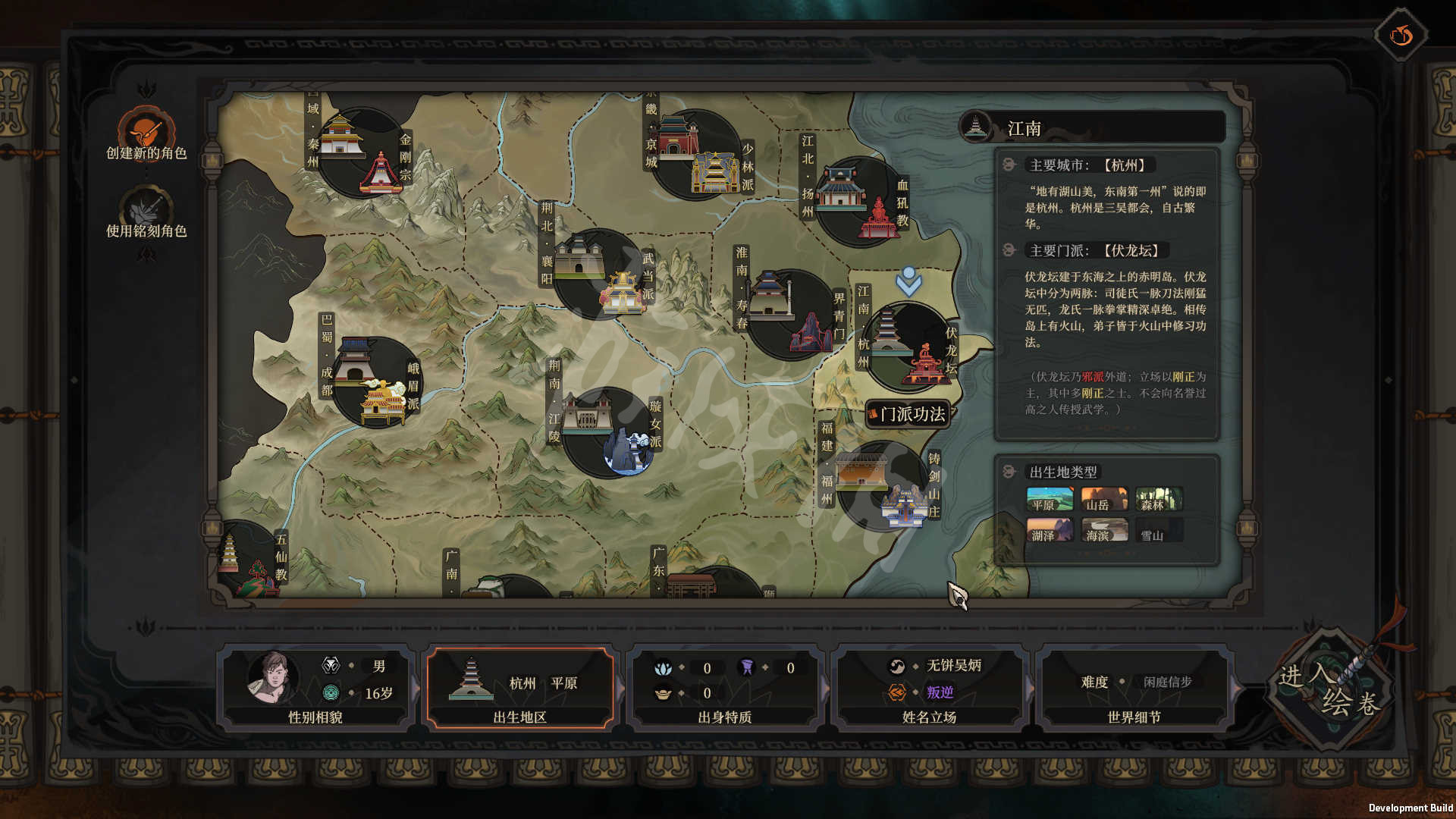Open the 性别相貌 appearance tab
Screen dimensions: 1456x819
click(x=315, y=688)
